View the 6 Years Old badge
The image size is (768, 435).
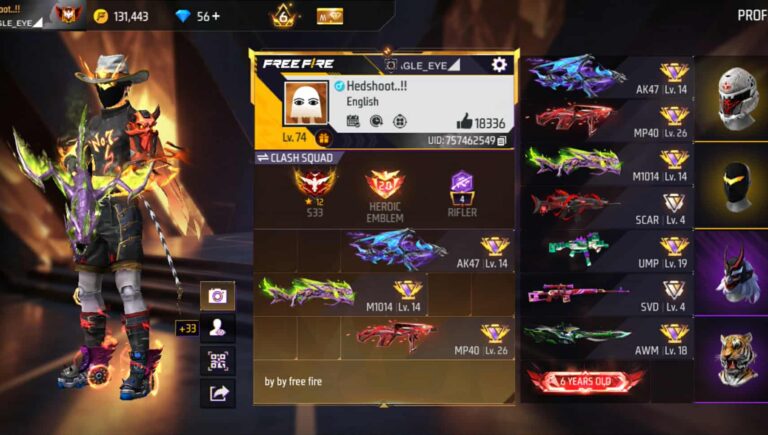(x=586, y=381)
